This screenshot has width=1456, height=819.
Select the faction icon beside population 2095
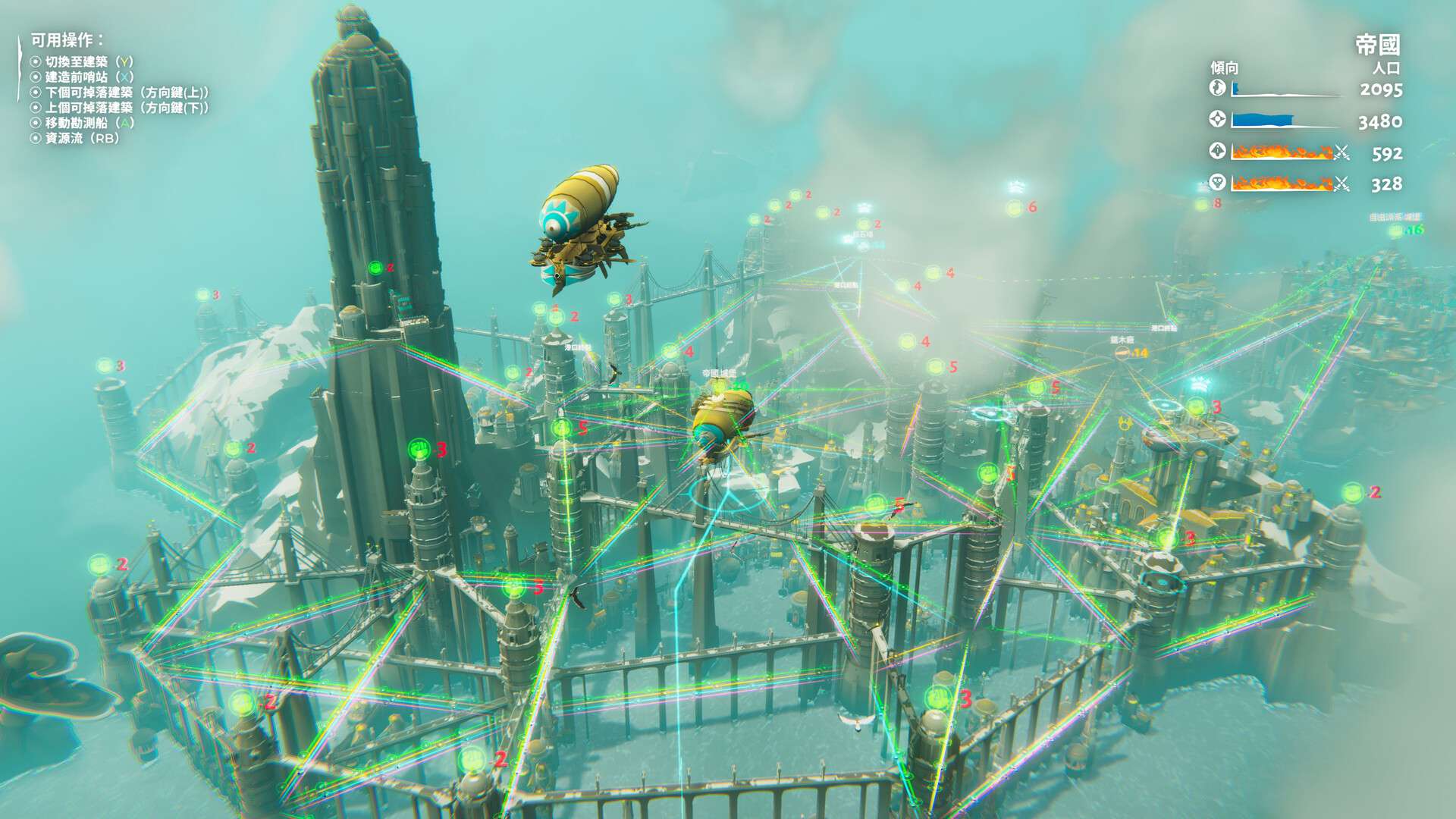(1216, 87)
